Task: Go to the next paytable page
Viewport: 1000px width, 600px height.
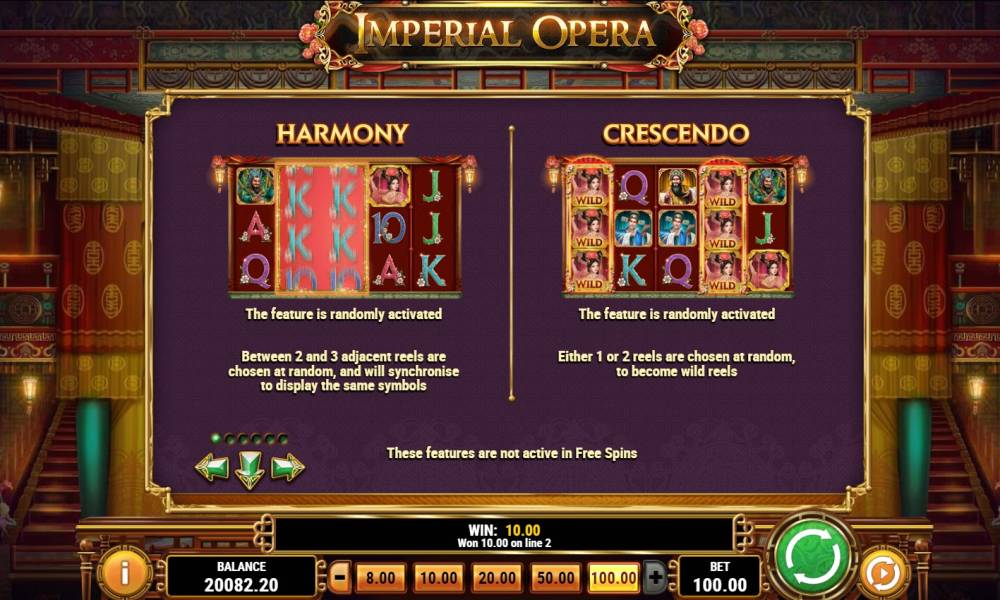Action: click(287, 467)
